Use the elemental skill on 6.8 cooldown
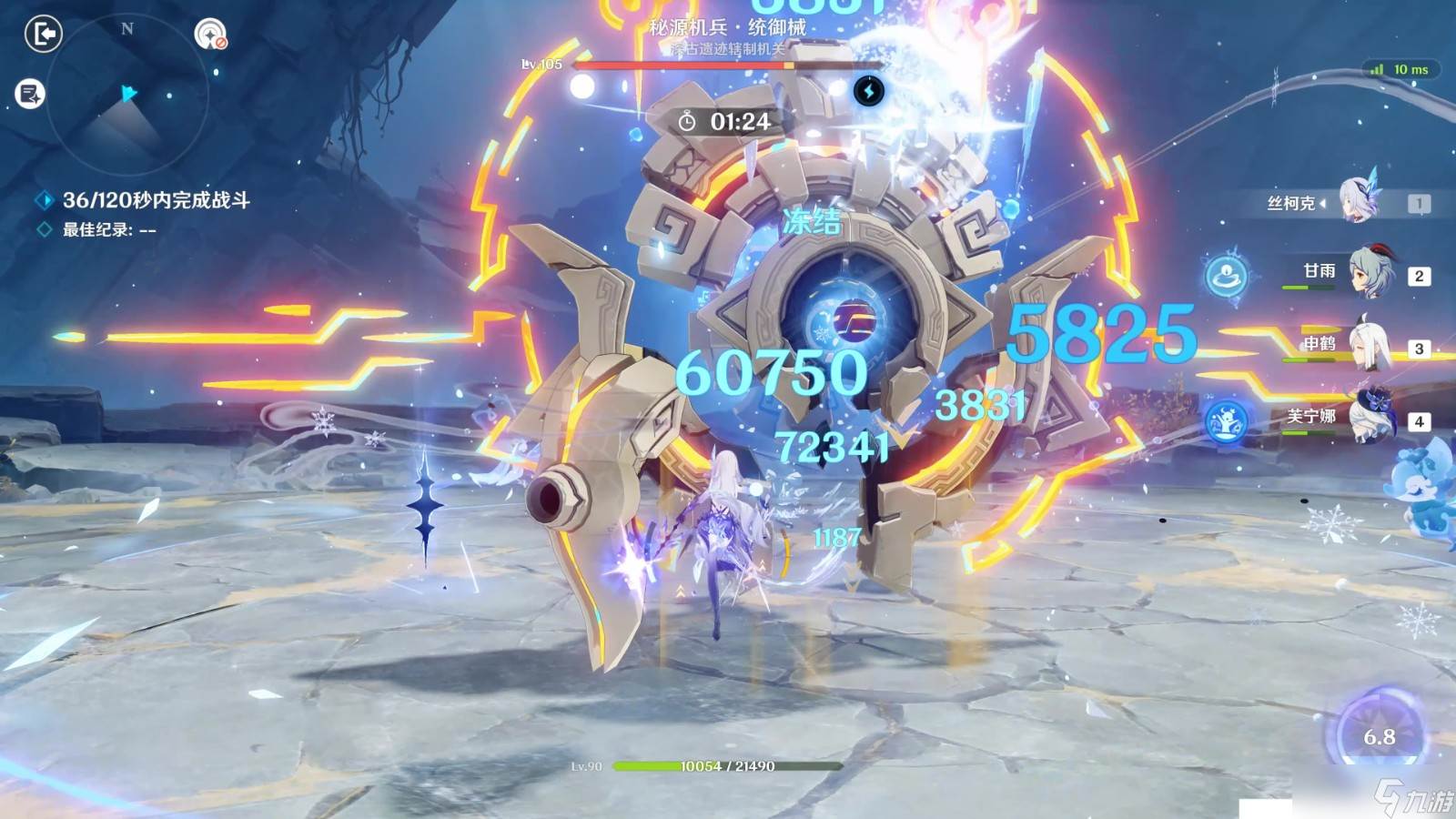Screen dimensions: 1456x819 (x=1379, y=733)
